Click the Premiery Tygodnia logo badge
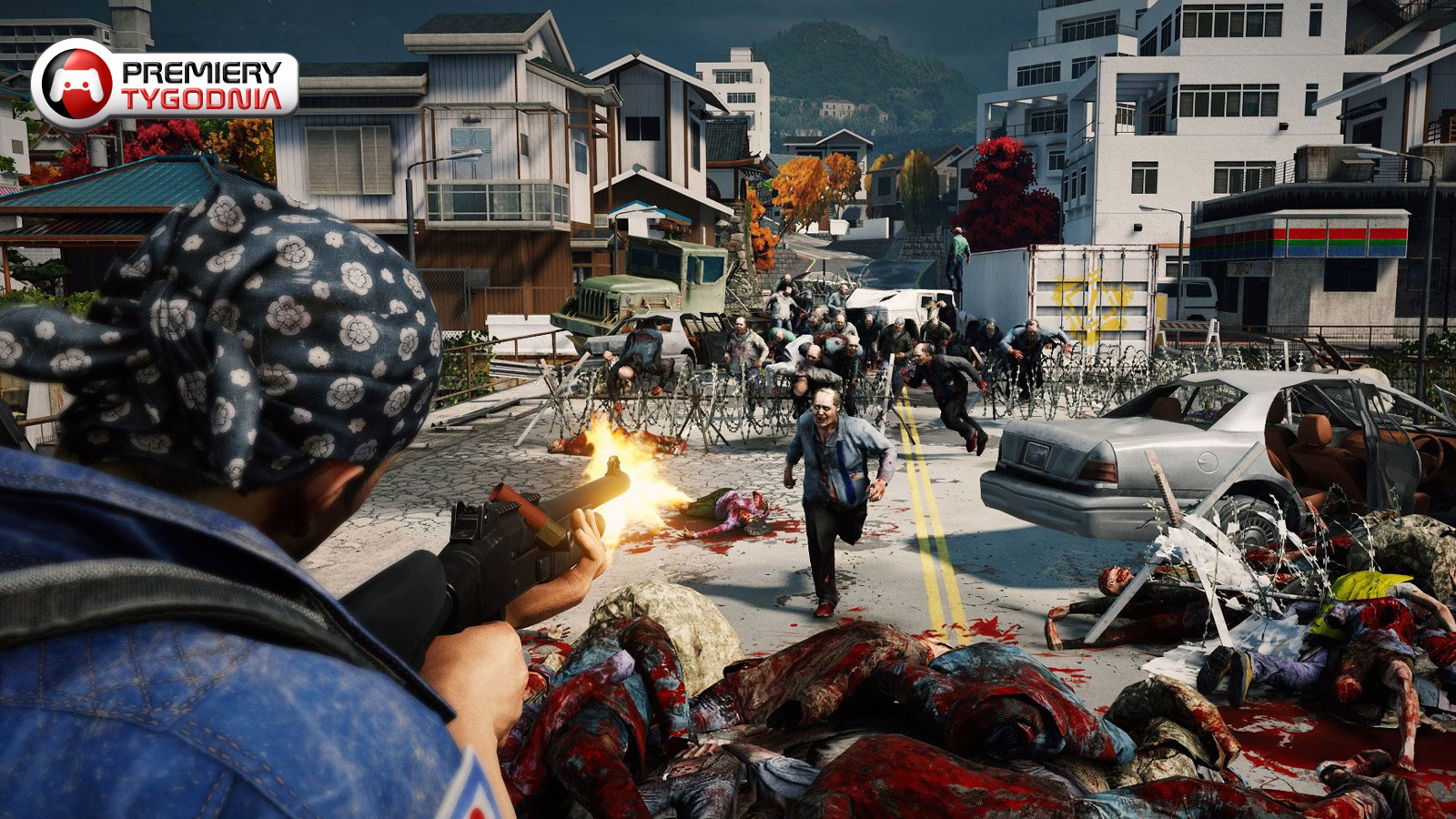Screen dimensions: 1456x819 click(x=166, y=85)
